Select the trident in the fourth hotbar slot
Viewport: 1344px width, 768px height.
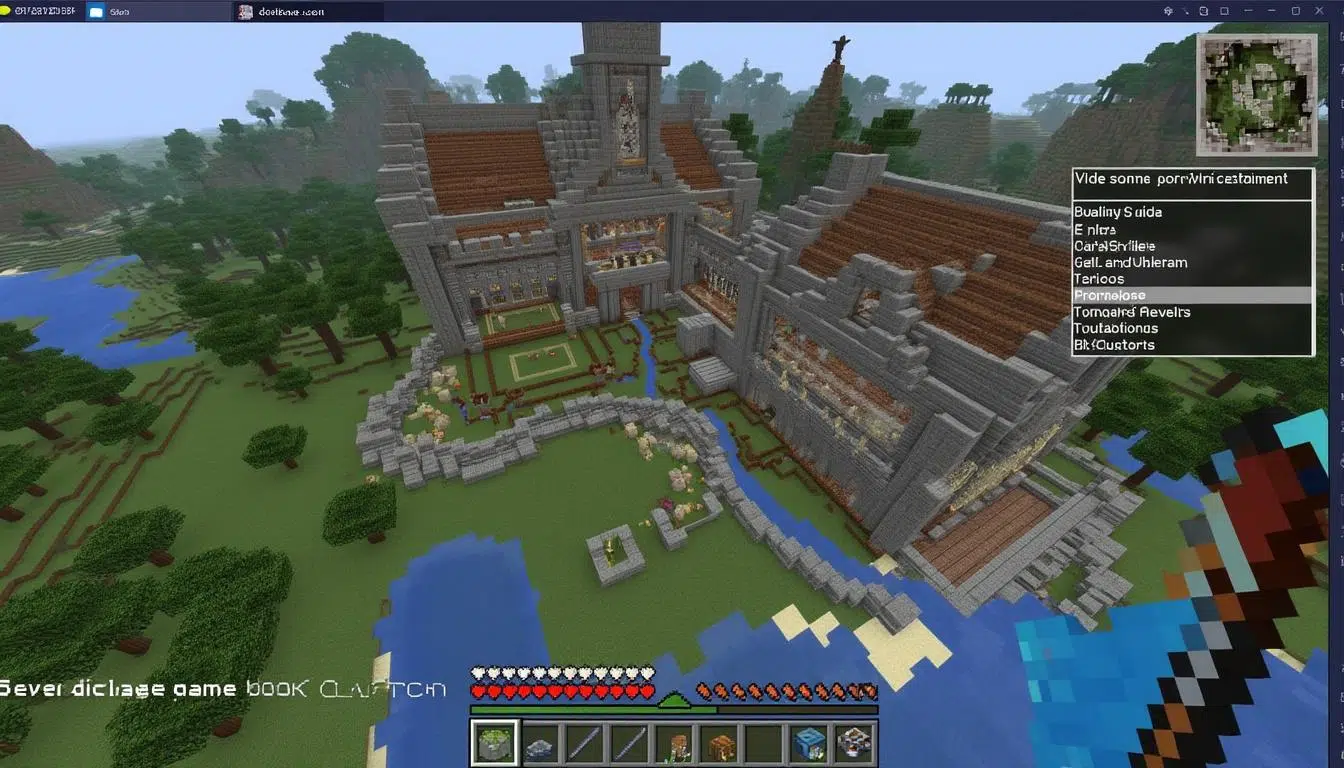pyautogui.click(x=629, y=742)
